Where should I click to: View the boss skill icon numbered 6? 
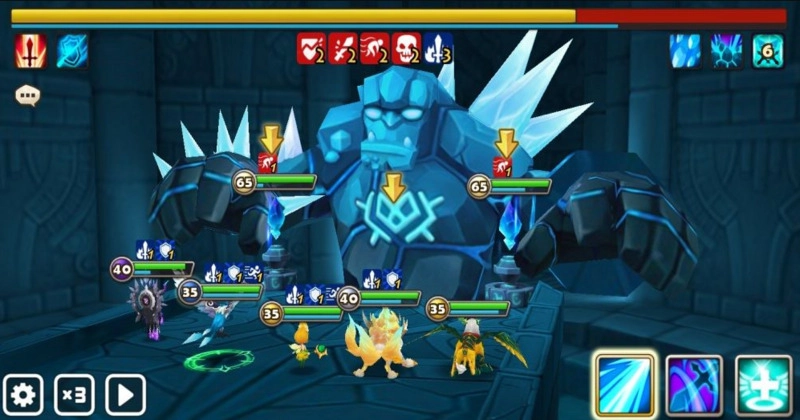click(x=768, y=50)
